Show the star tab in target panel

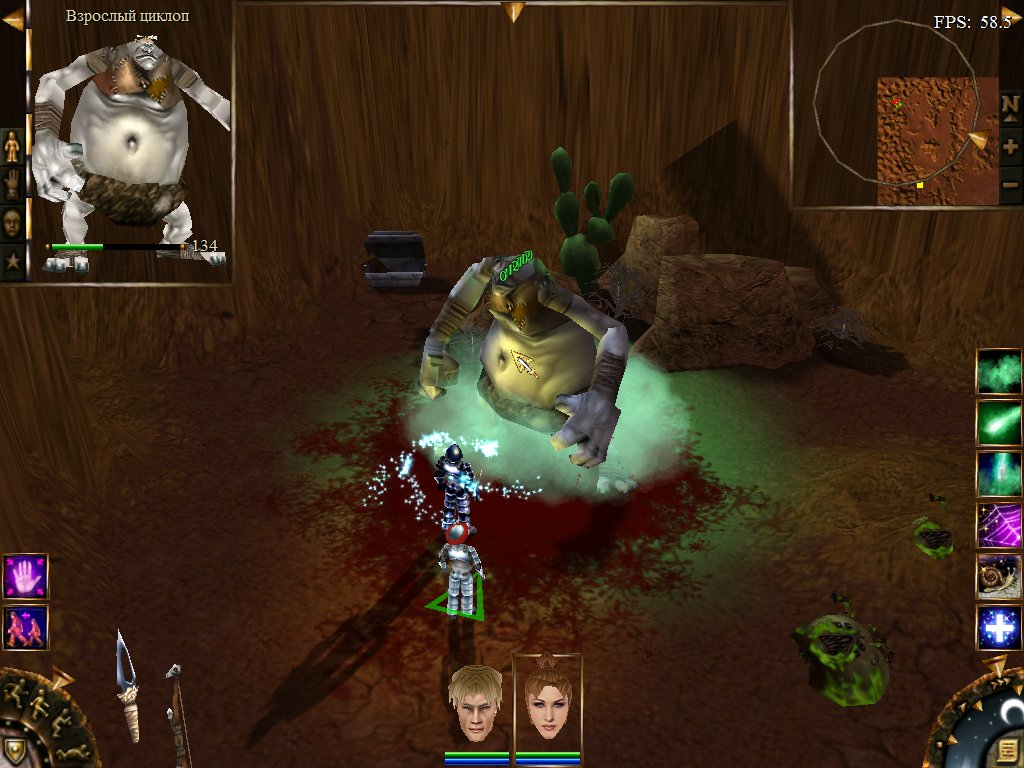12,259
